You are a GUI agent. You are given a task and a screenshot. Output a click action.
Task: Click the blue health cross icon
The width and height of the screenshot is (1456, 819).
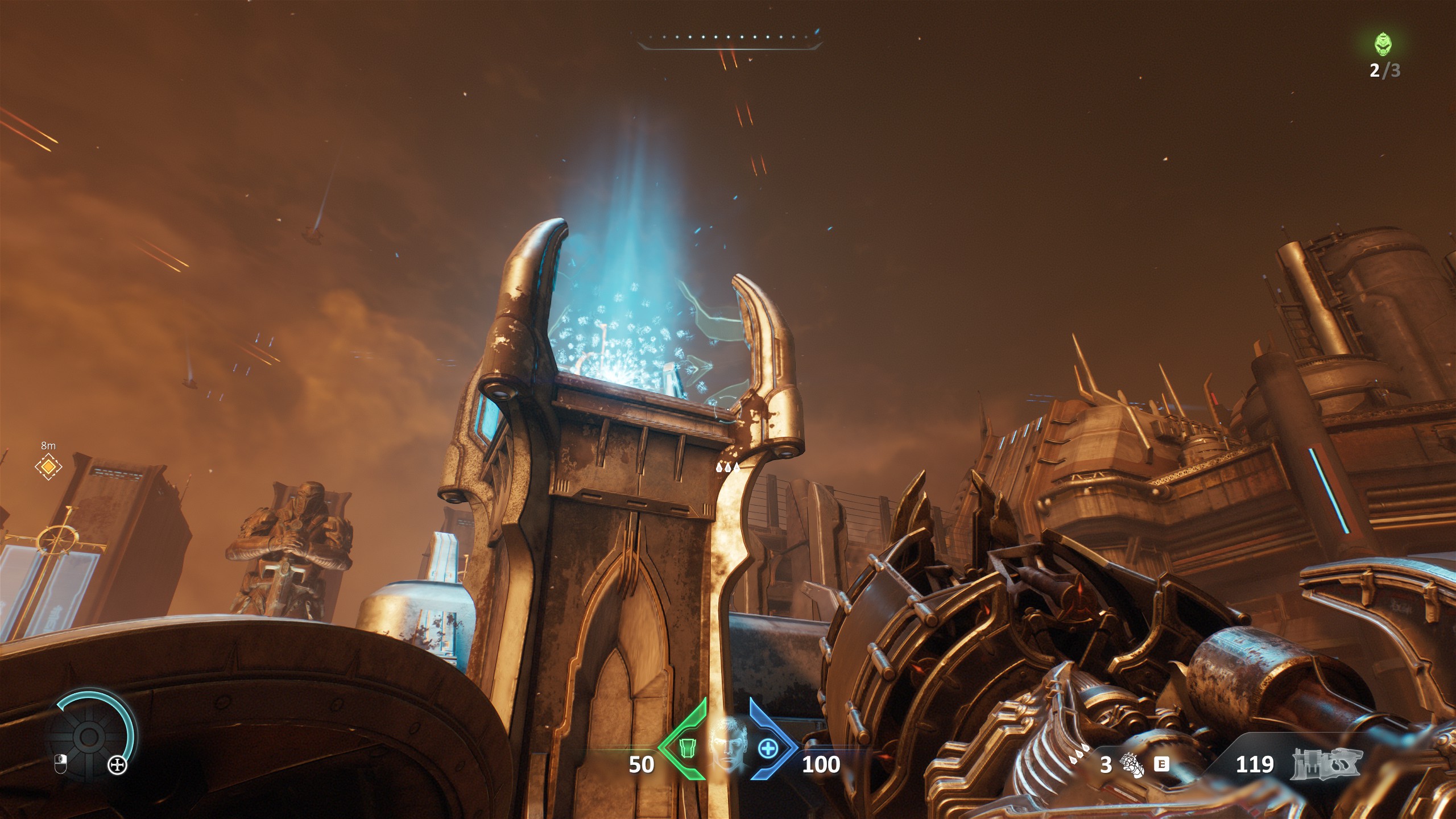point(767,749)
